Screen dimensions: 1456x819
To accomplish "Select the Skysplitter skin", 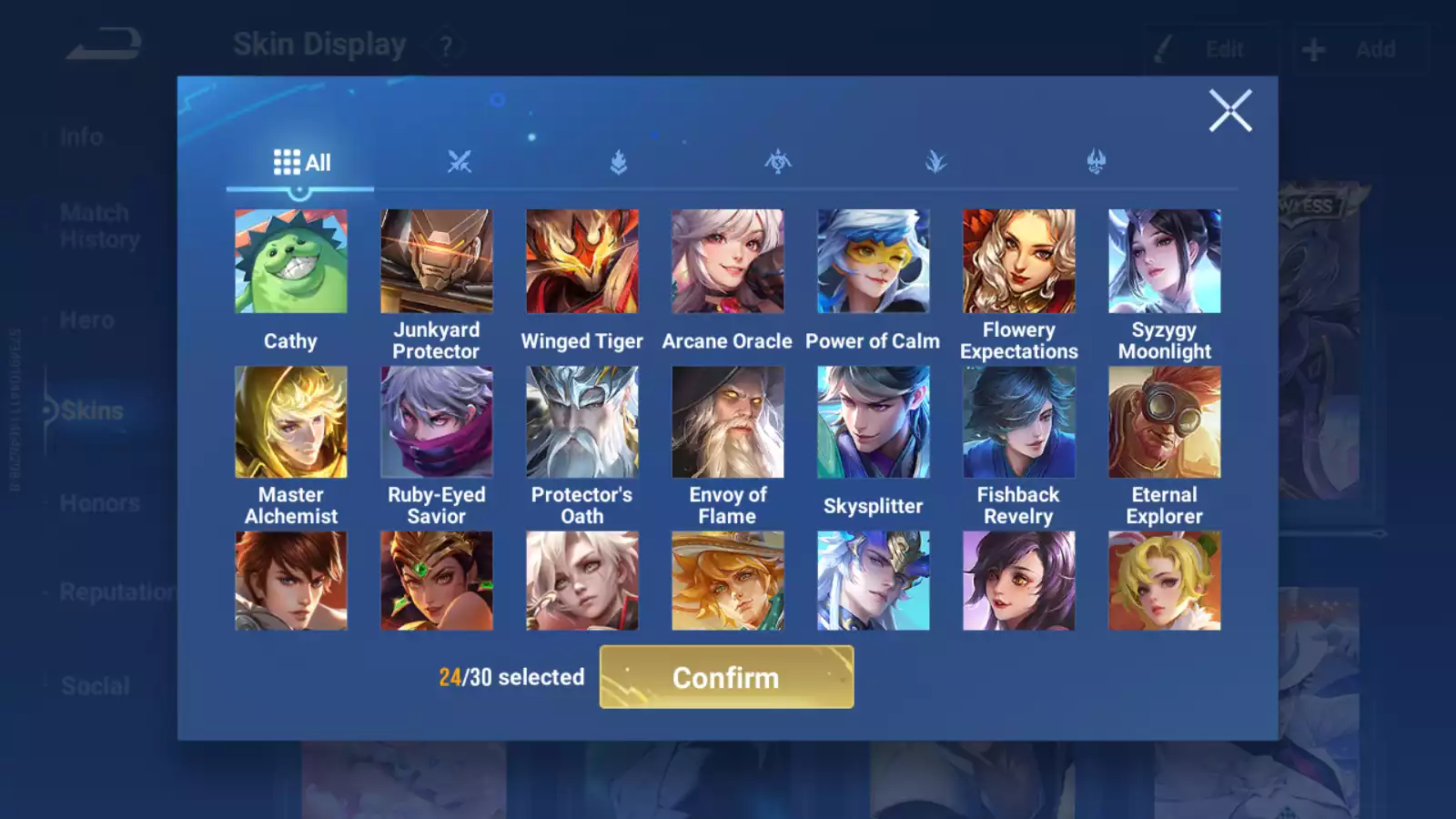I will [x=874, y=422].
